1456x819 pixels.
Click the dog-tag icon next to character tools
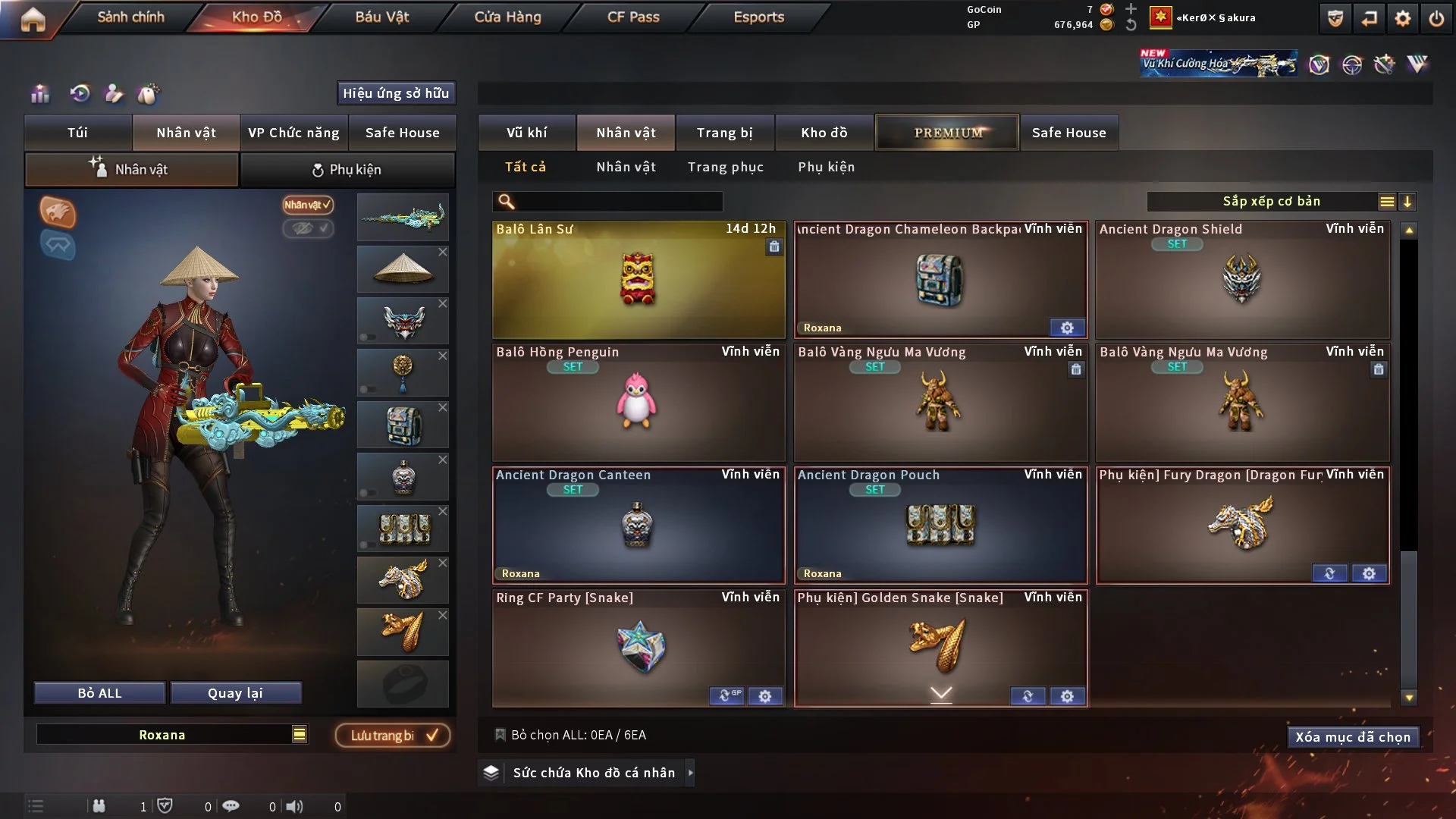(149, 93)
